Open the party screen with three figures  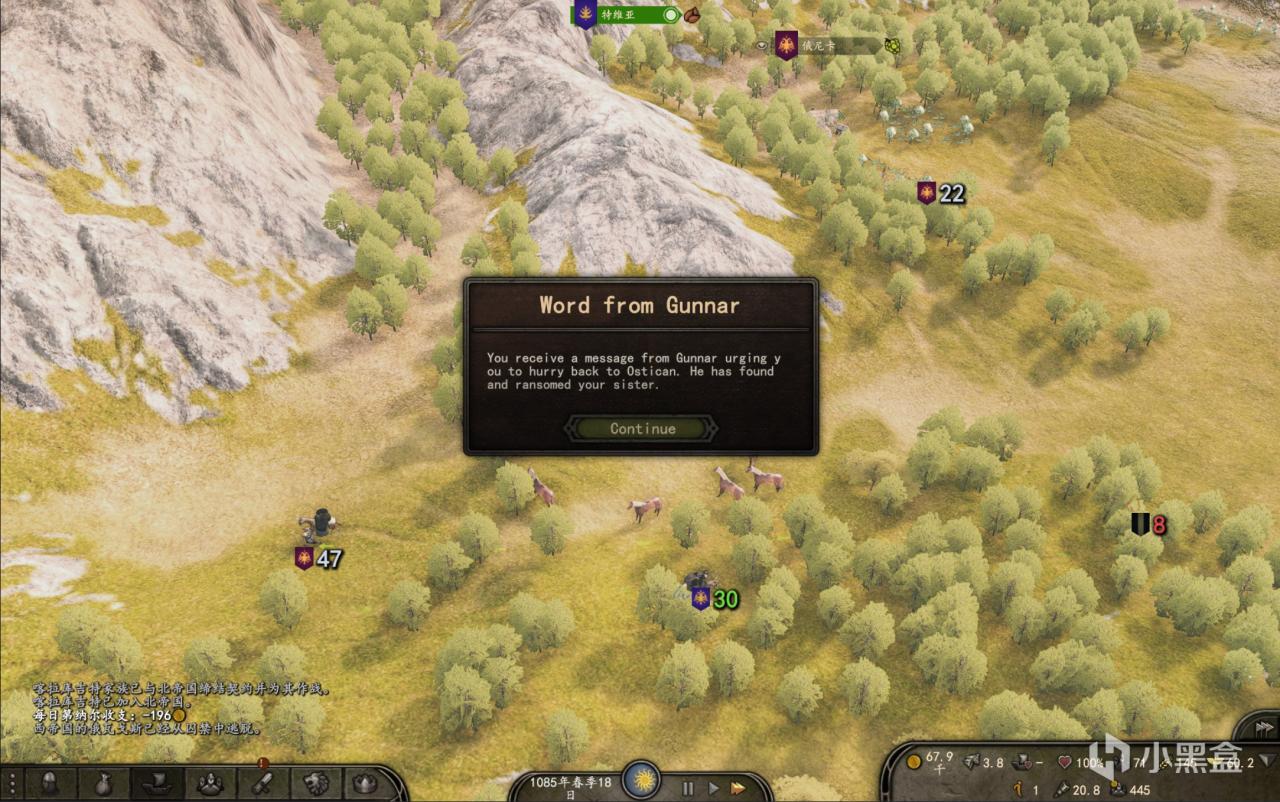(x=210, y=783)
